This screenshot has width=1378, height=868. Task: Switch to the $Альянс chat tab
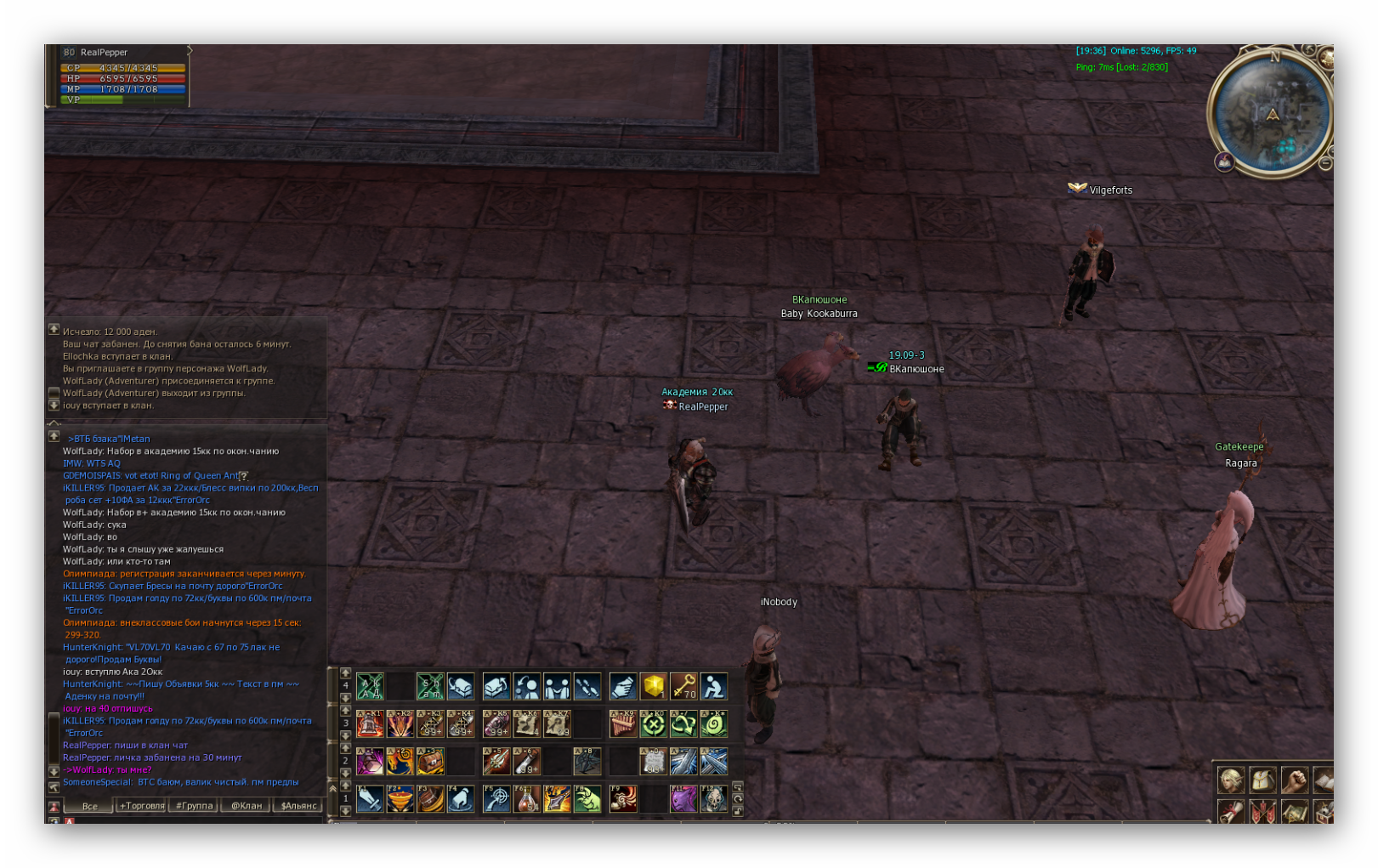(x=298, y=805)
